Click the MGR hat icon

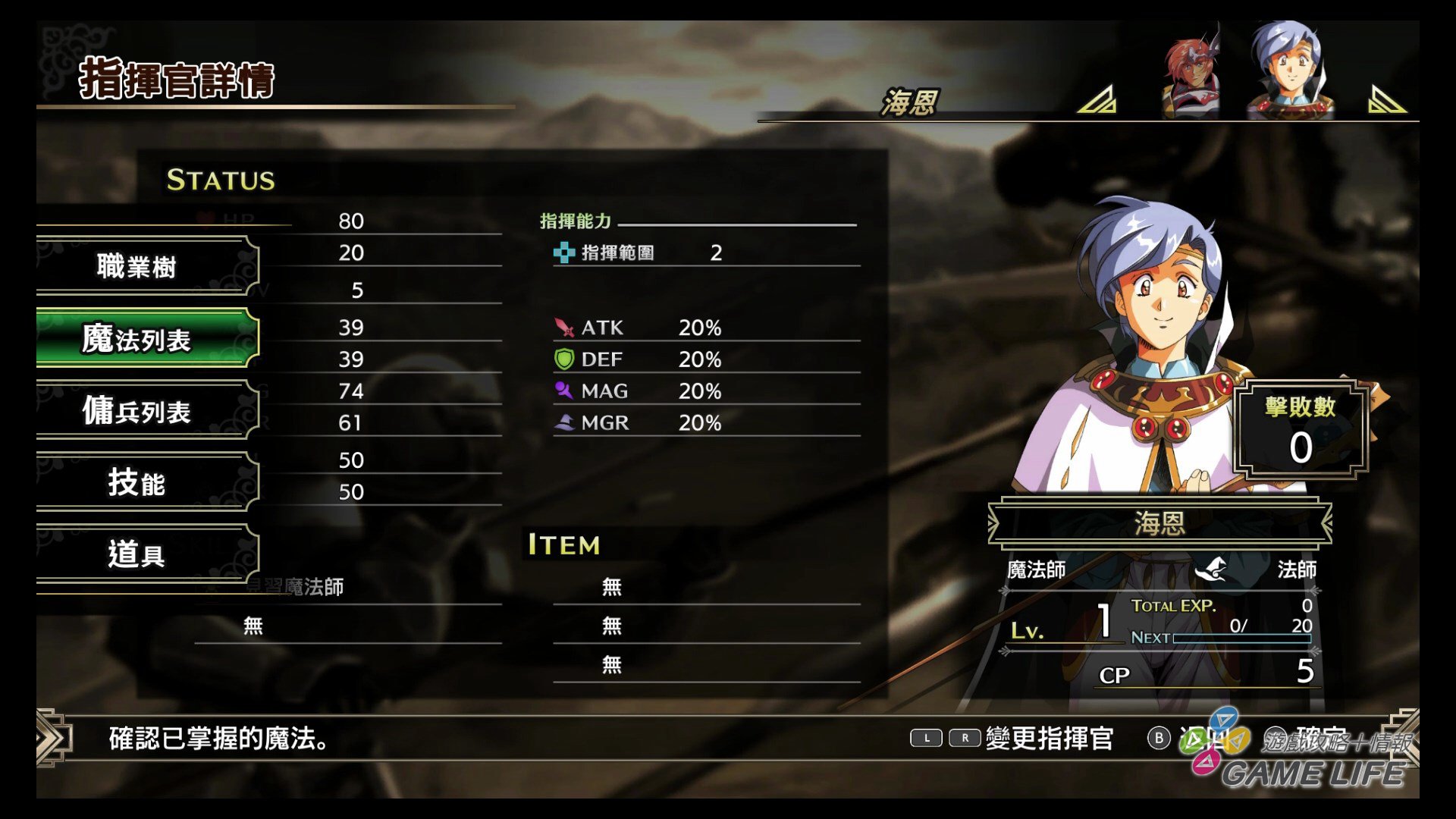point(564,422)
